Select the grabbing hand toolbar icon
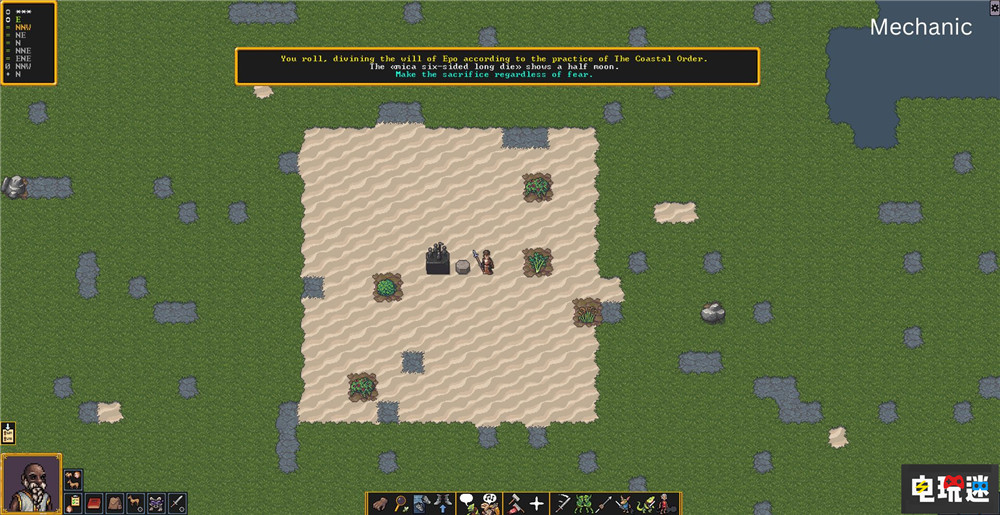 [380, 503]
